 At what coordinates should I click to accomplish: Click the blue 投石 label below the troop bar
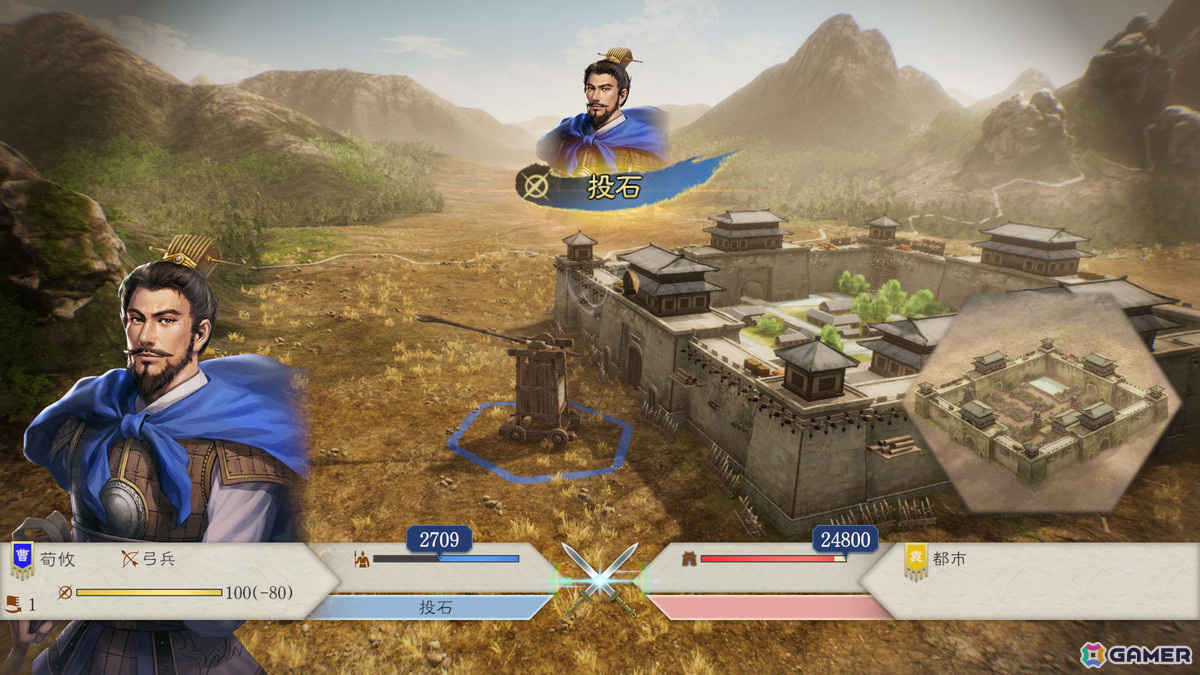click(434, 607)
